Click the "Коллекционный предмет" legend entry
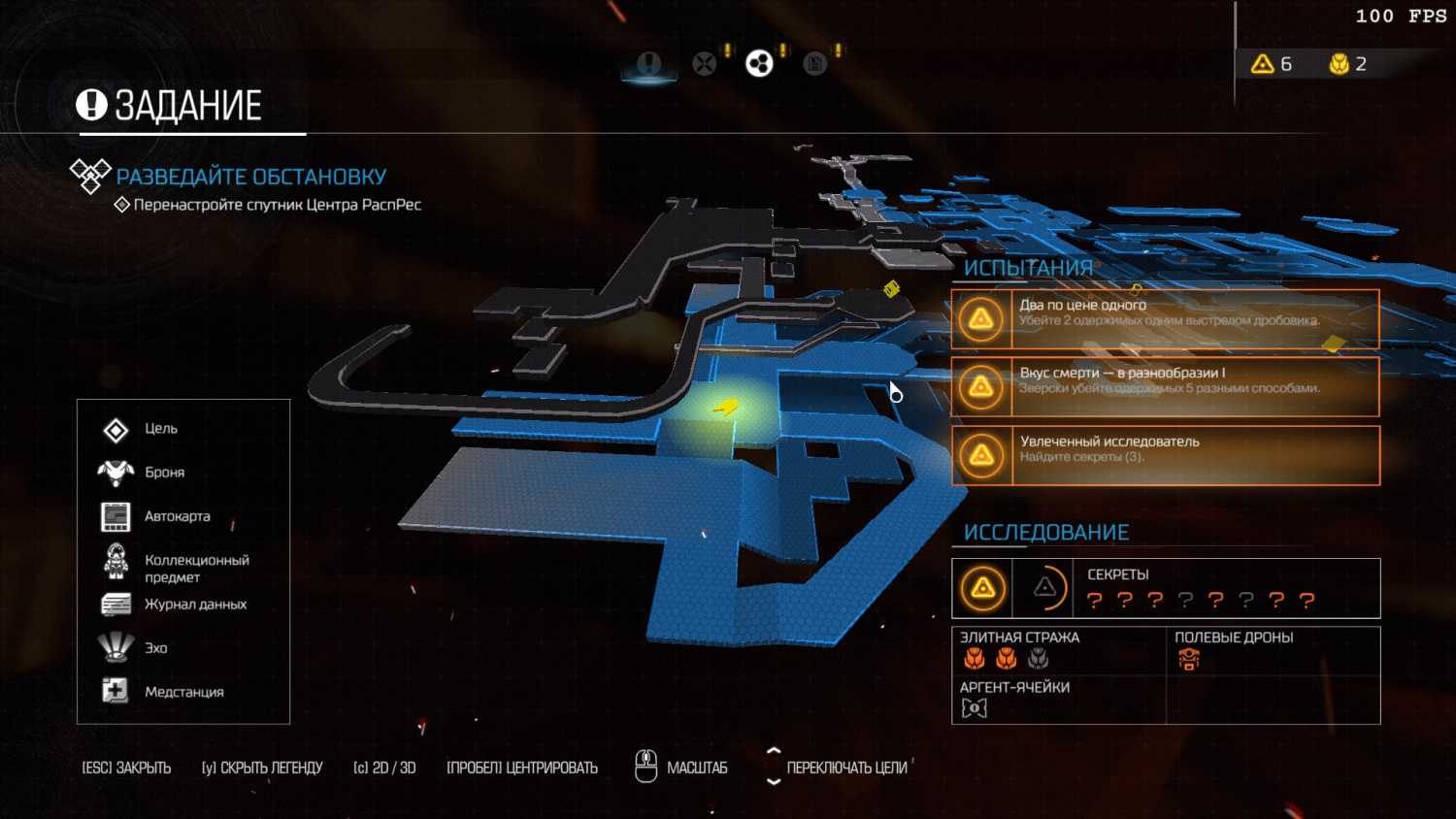Image resolution: width=1456 pixels, height=819 pixels. tap(196, 568)
